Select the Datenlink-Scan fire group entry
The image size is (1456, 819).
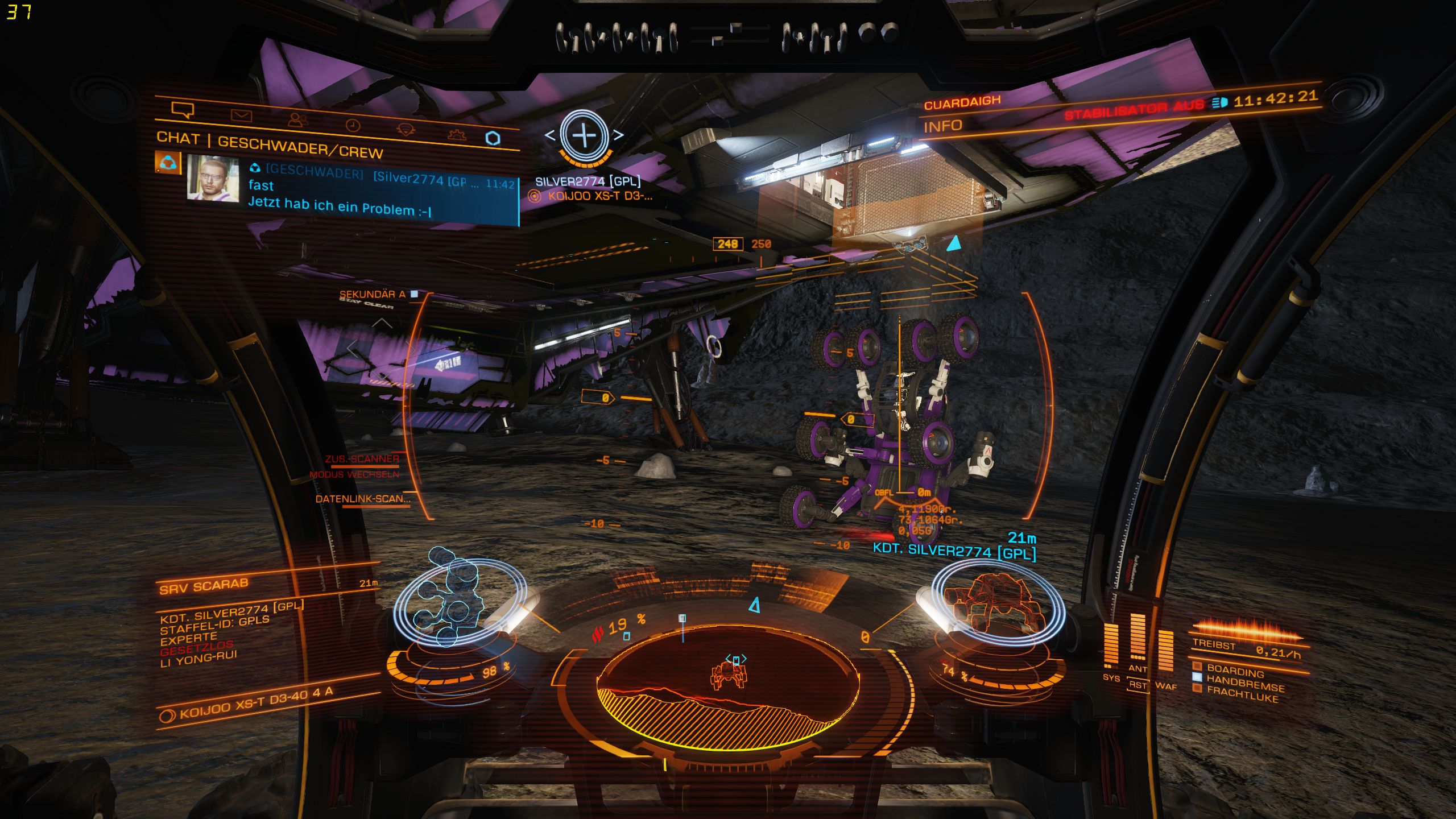pos(363,499)
